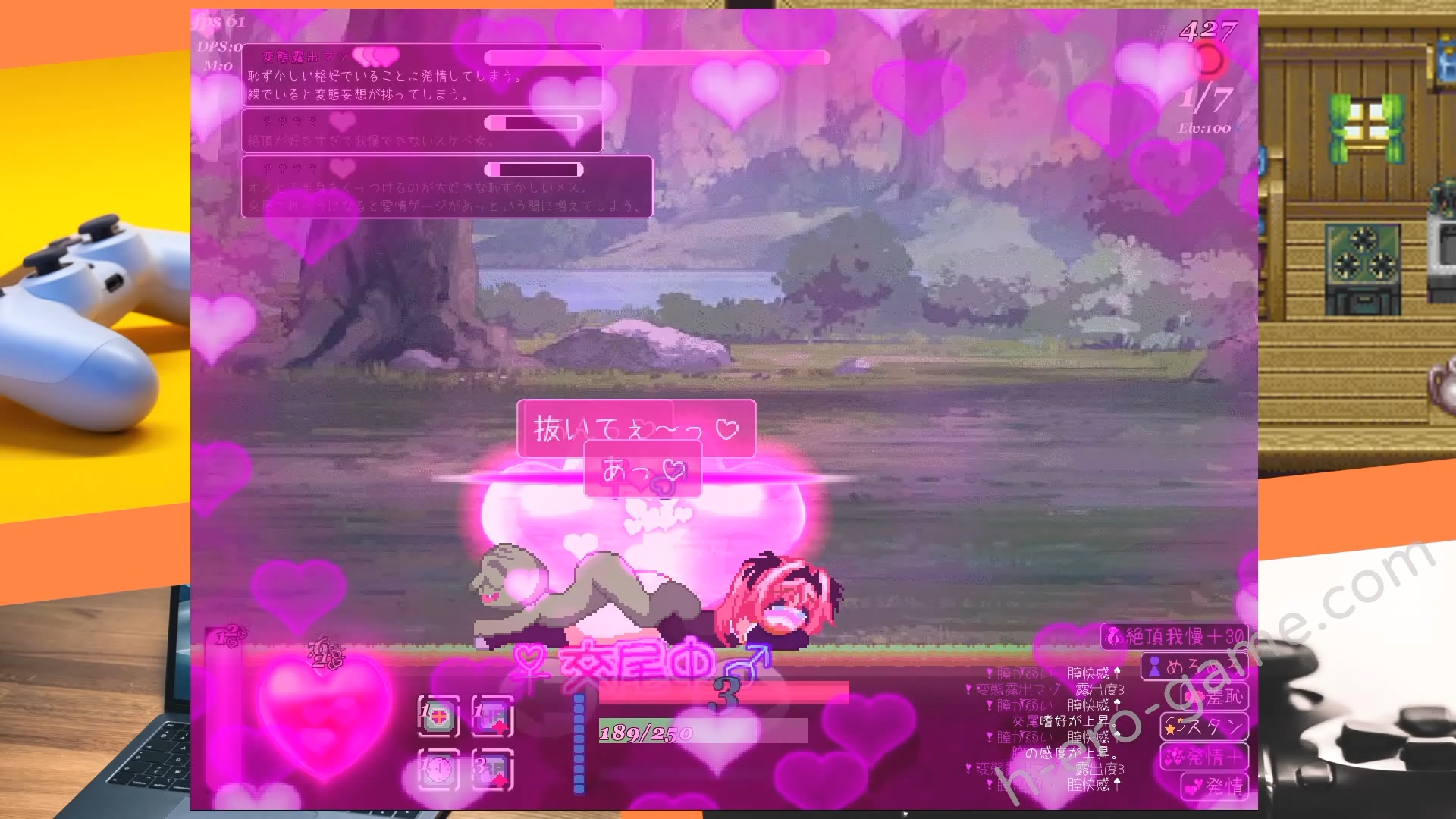
Task: Select the slot numbered 3 with red arrow
Action: tap(492, 770)
